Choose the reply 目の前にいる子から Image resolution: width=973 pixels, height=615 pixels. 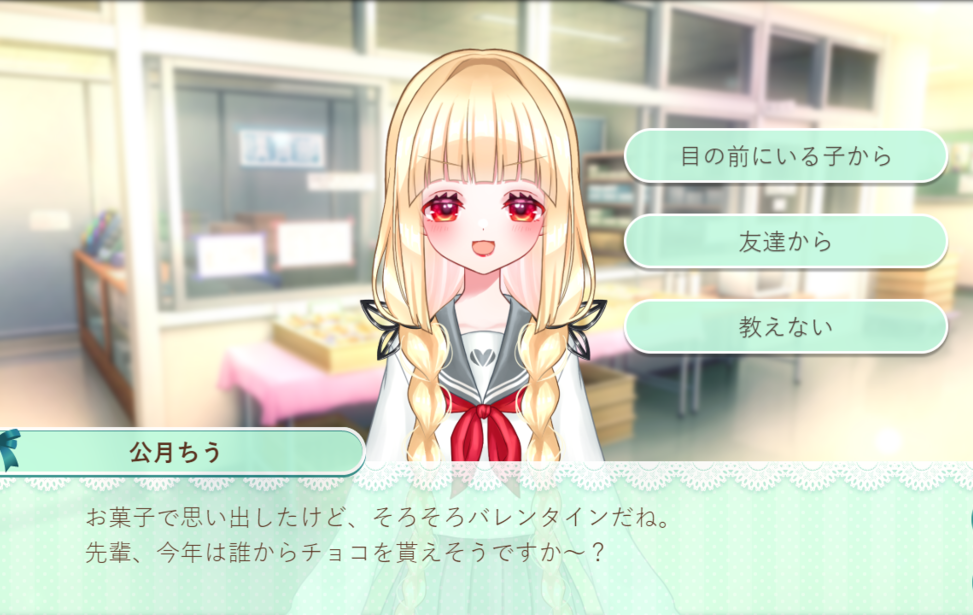click(x=785, y=157)
